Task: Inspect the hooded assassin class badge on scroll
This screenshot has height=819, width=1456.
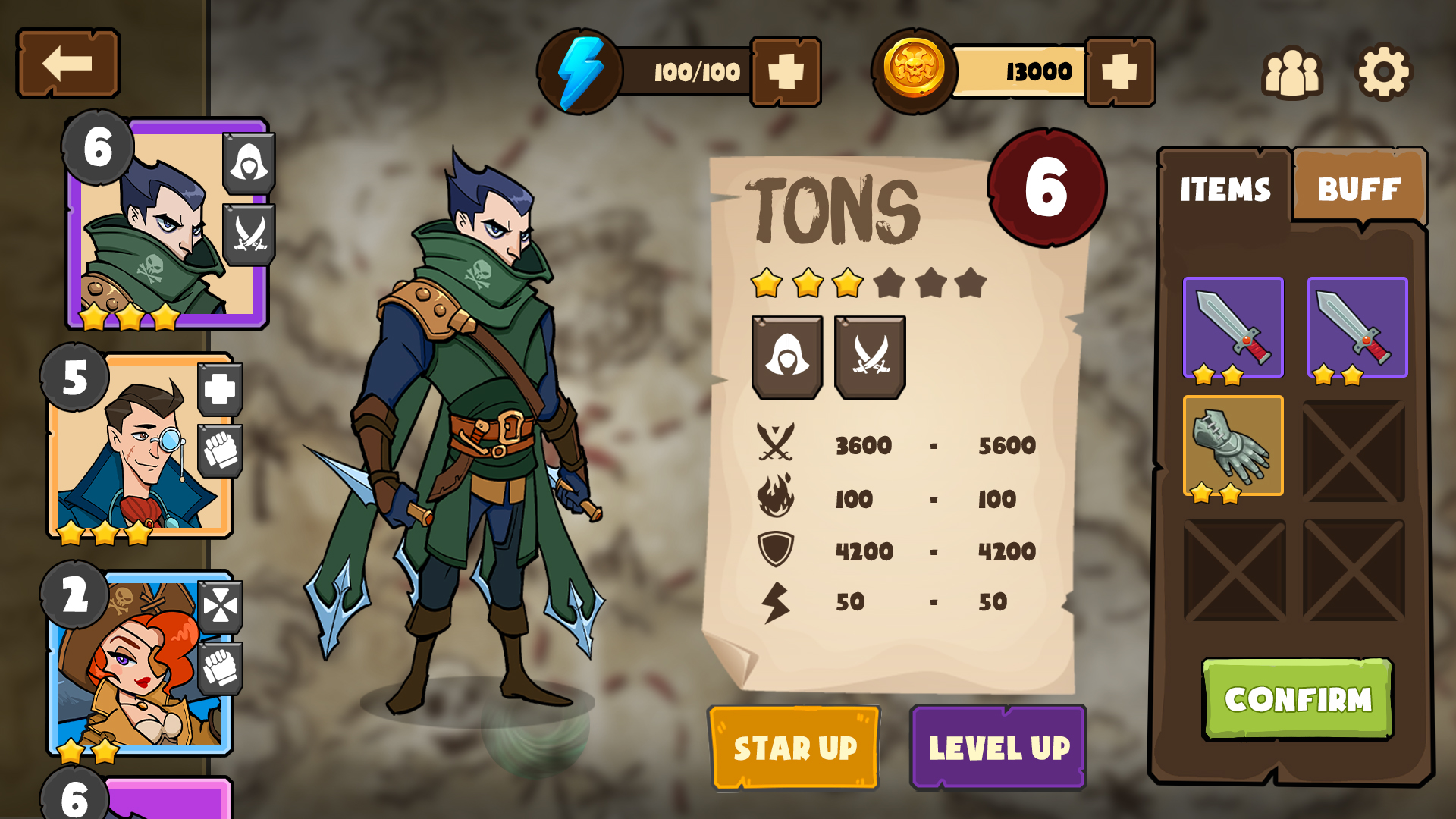Action: click(786, 356)
